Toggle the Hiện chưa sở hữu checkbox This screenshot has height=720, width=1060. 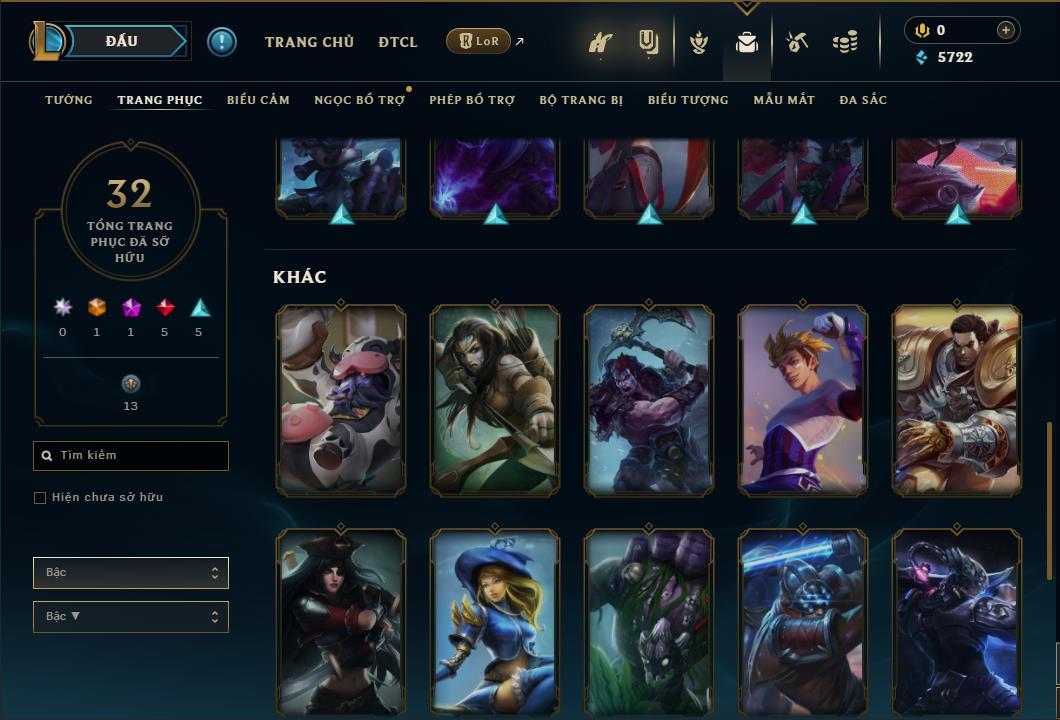pyautogui.click(x=40, y=498)
